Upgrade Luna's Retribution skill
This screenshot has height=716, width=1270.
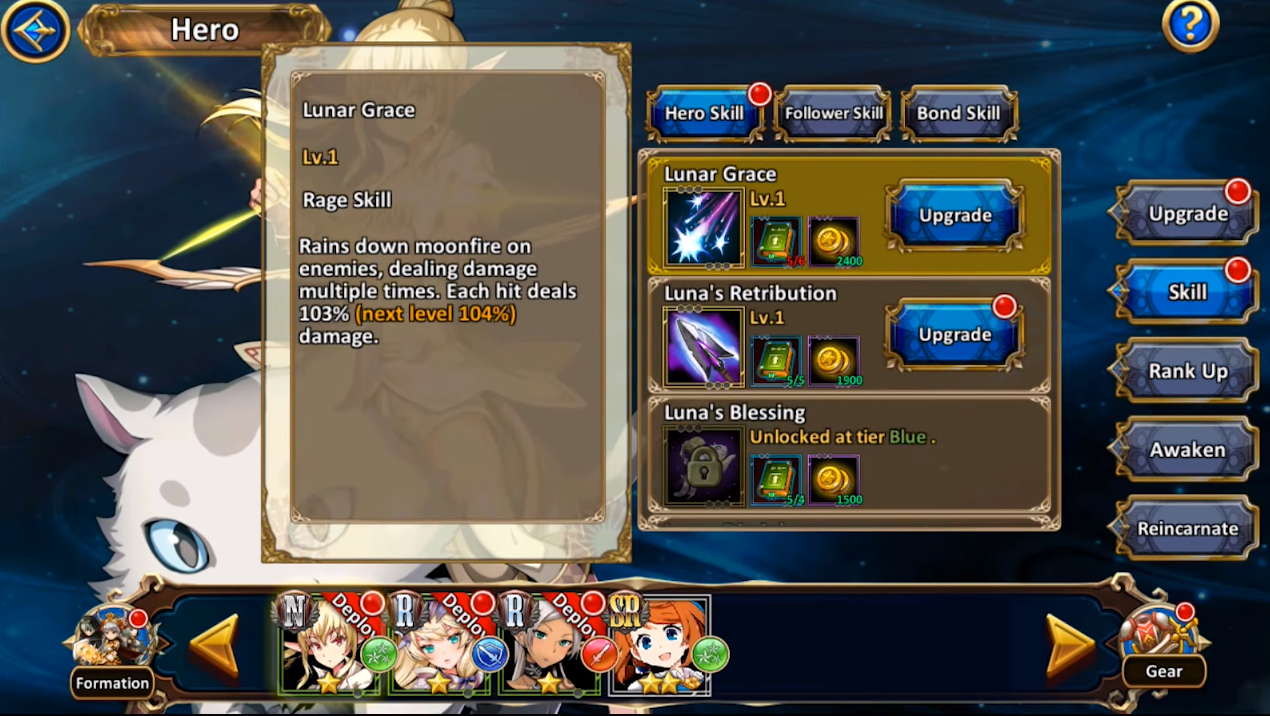955,334
